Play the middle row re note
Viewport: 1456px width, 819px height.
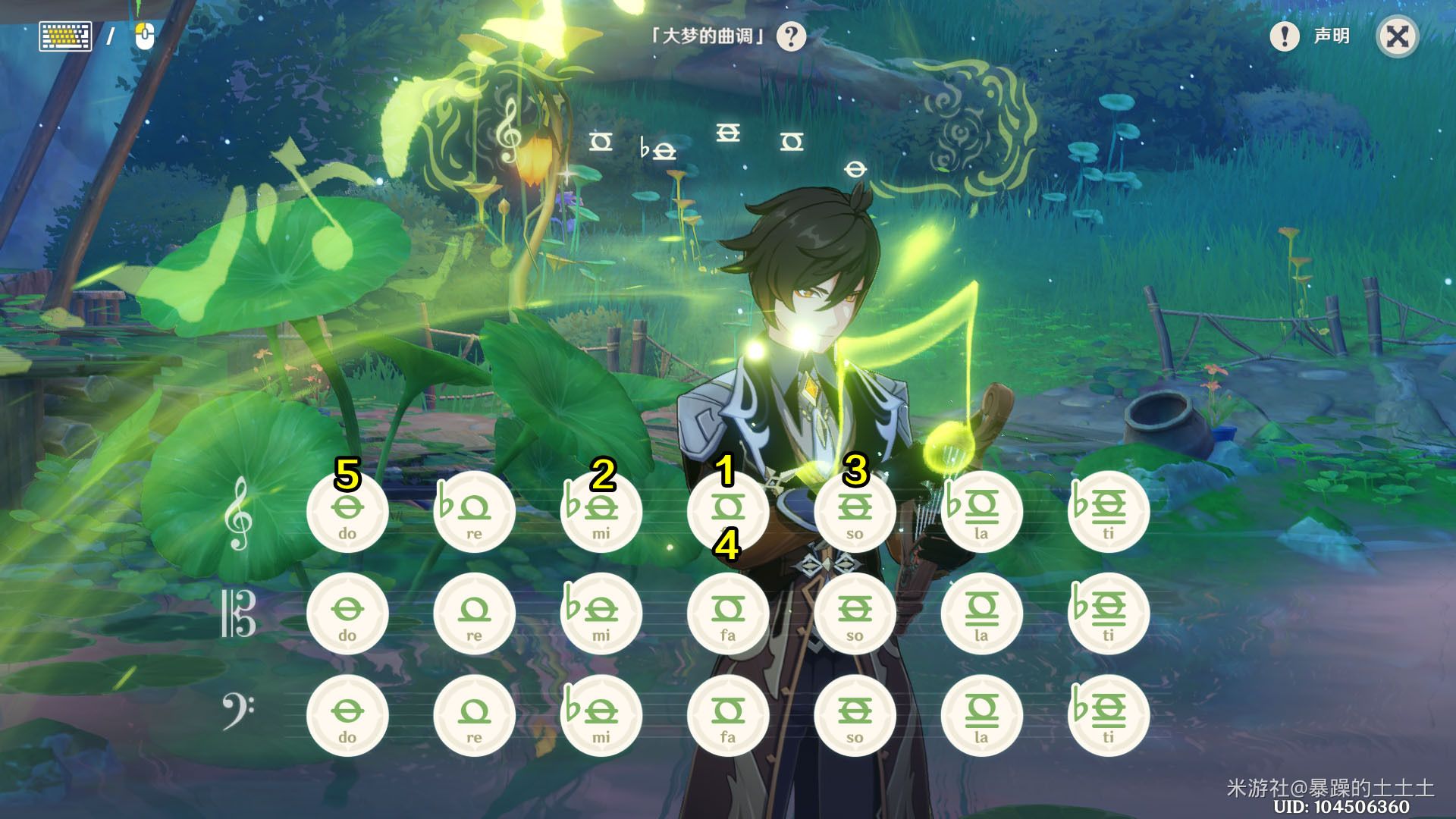click(x=474, y=614)
